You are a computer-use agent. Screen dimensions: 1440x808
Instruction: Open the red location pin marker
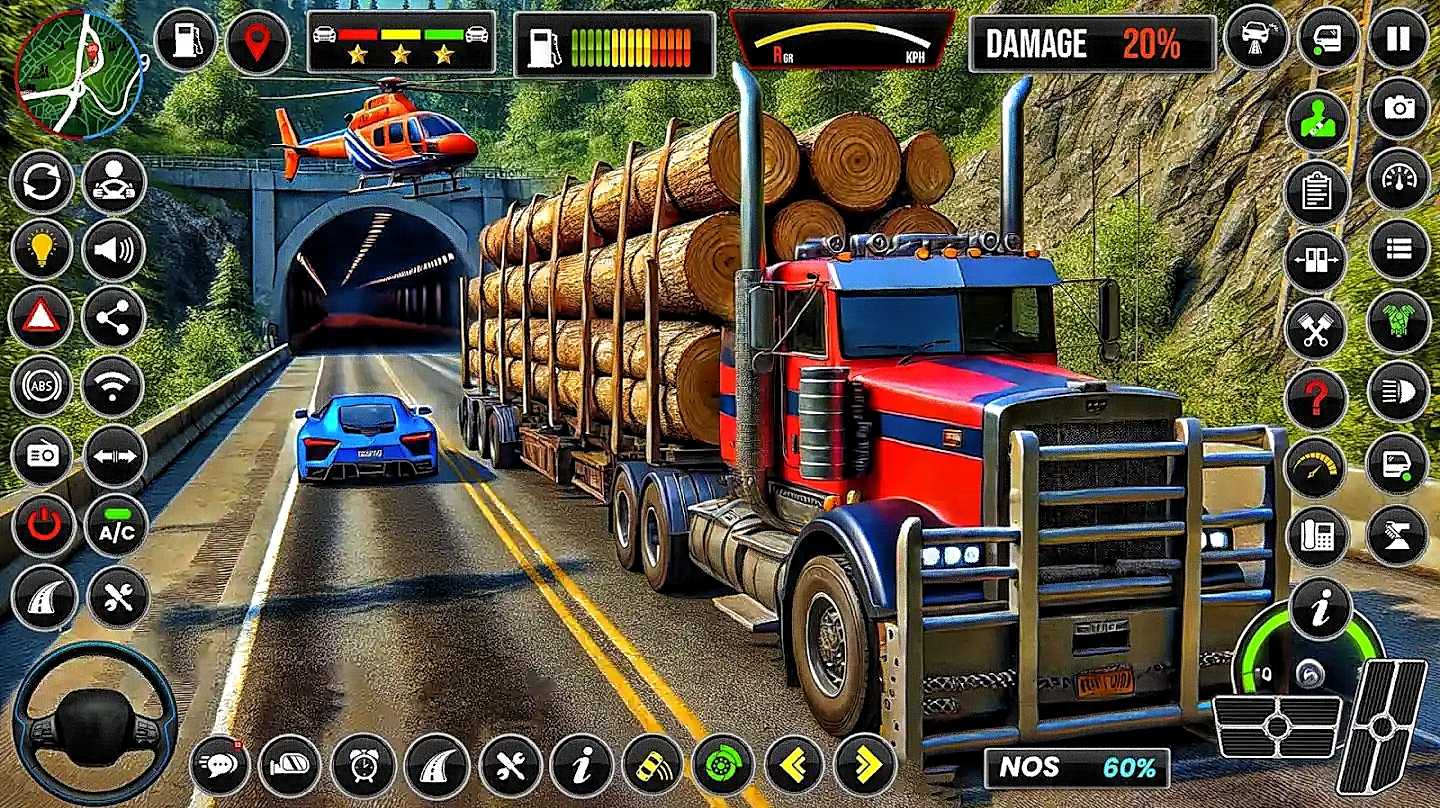click(257, 42)
